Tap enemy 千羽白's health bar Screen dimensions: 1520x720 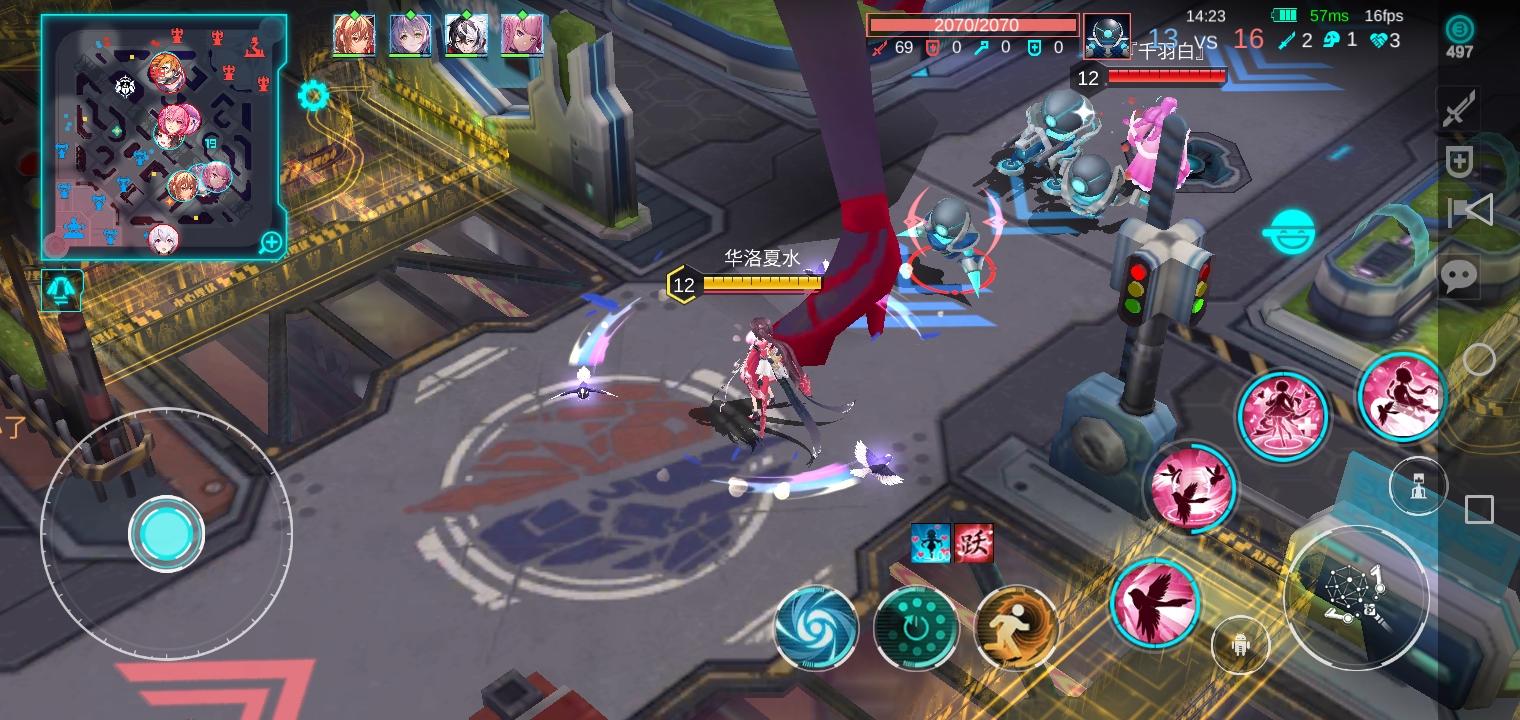(1168, 75)
